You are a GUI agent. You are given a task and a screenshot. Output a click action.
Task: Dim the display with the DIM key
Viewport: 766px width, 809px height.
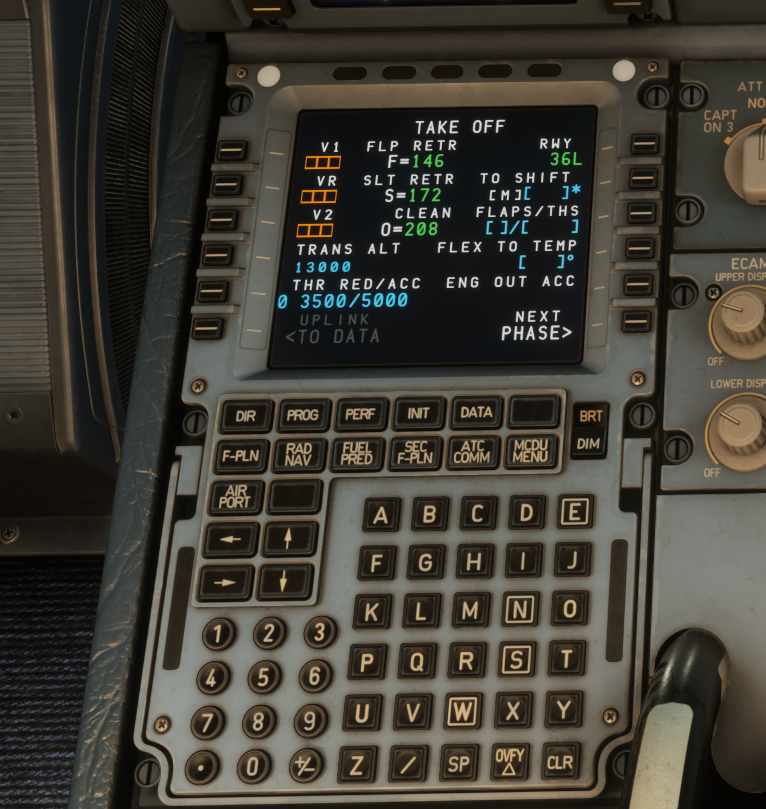pyautogui.click(x=588, y=443)
